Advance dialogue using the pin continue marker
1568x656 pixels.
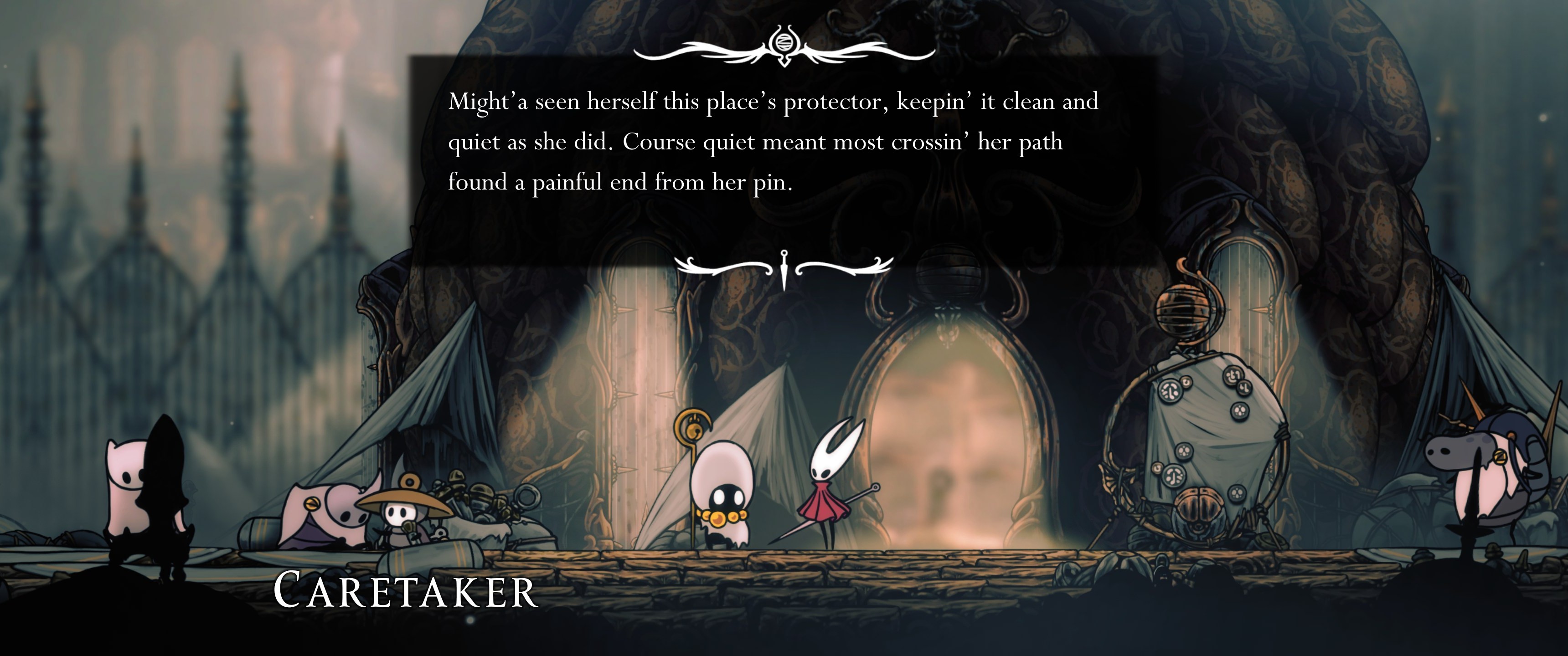[784, 268]
